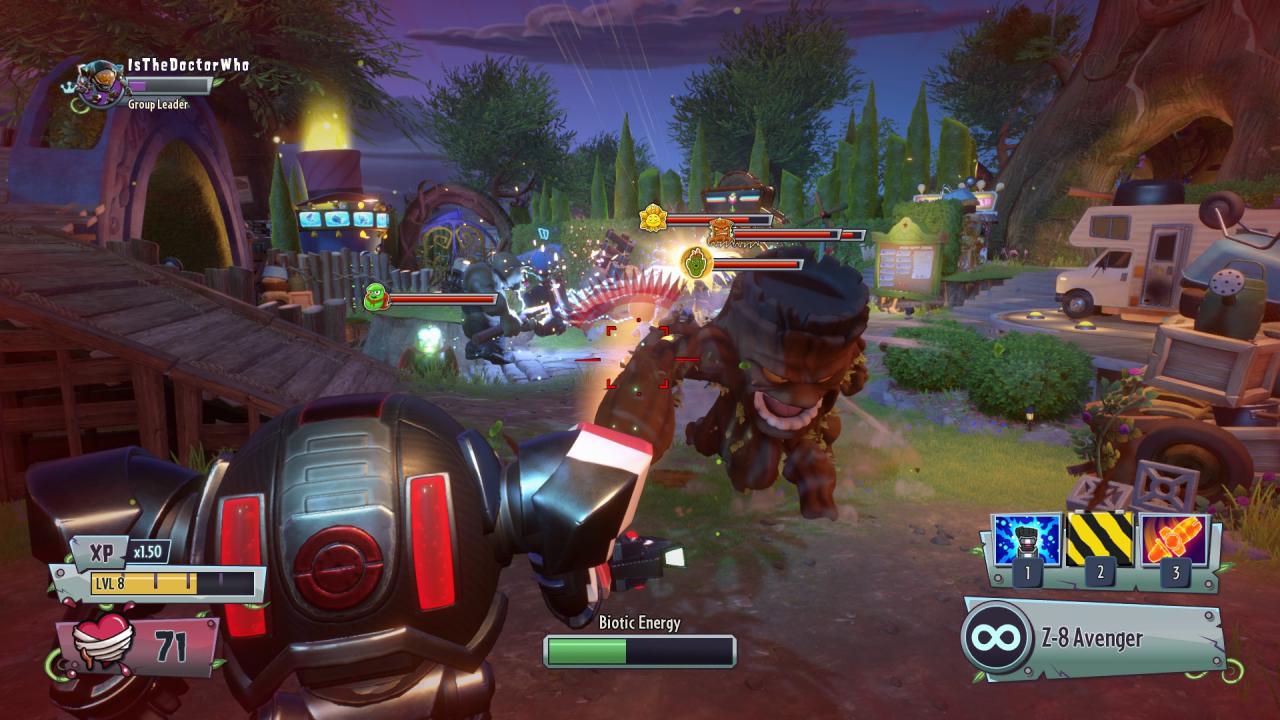Select IsTheDoctorWho's group leader portrait
Image resolution: width=1280 pixels, height=720 pixels.
(x=103, y=80)
